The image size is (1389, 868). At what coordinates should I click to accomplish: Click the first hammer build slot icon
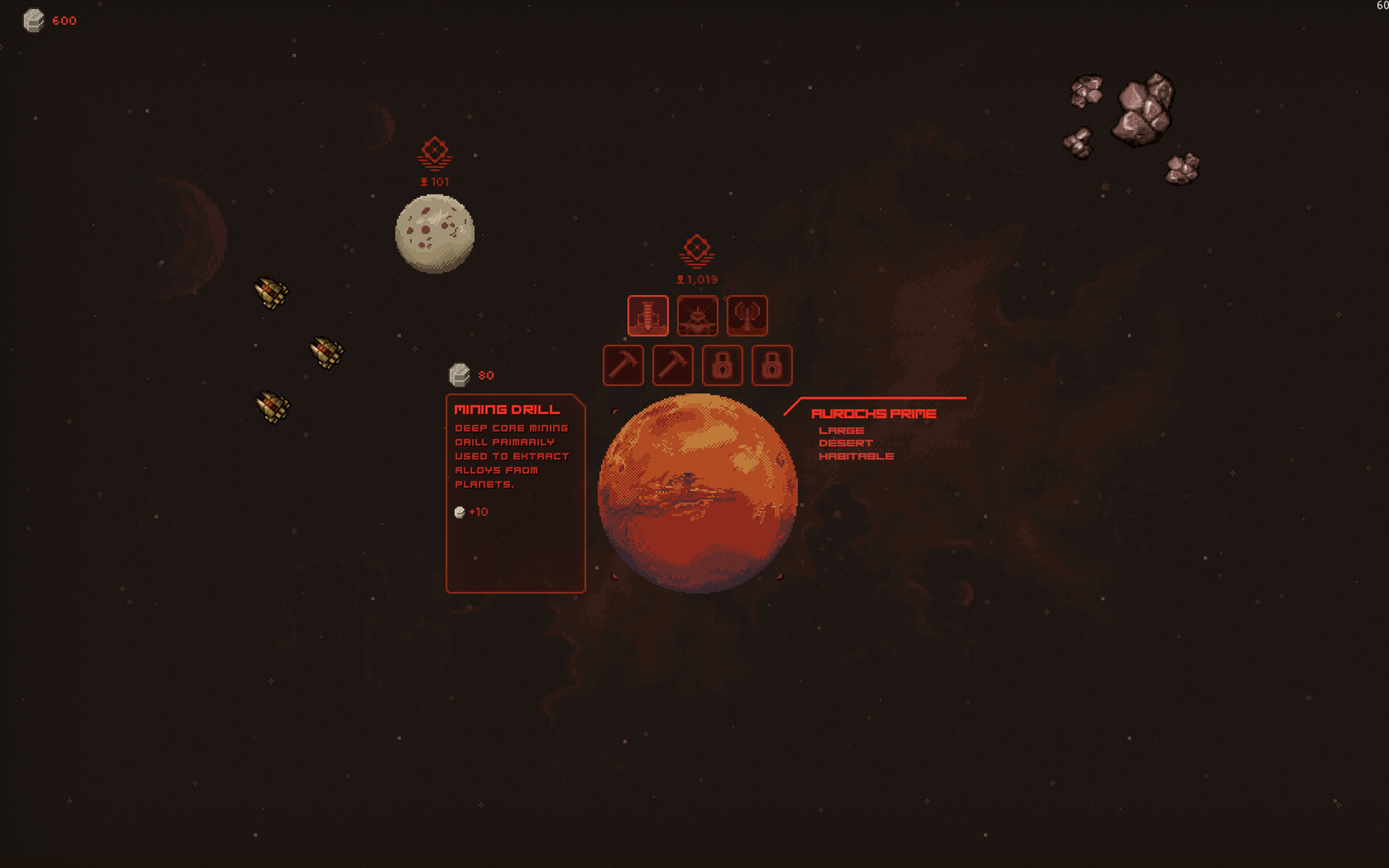(623, 365)
